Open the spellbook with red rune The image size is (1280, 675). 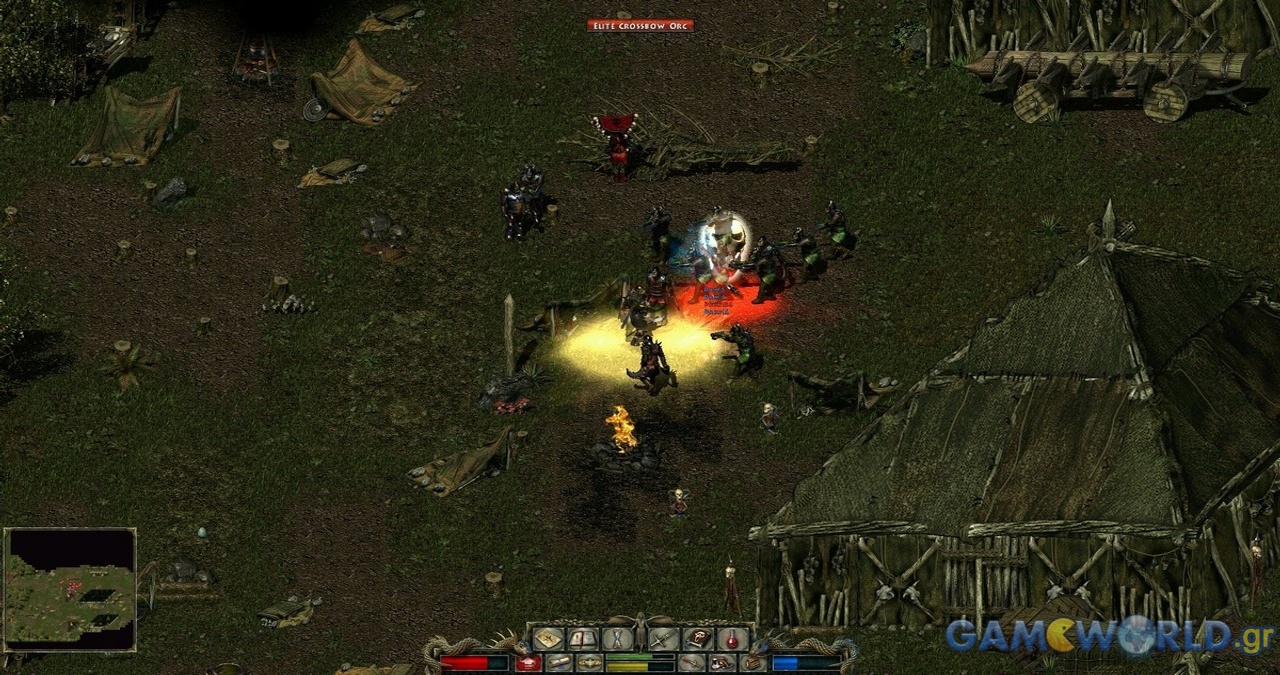point(698,638)
